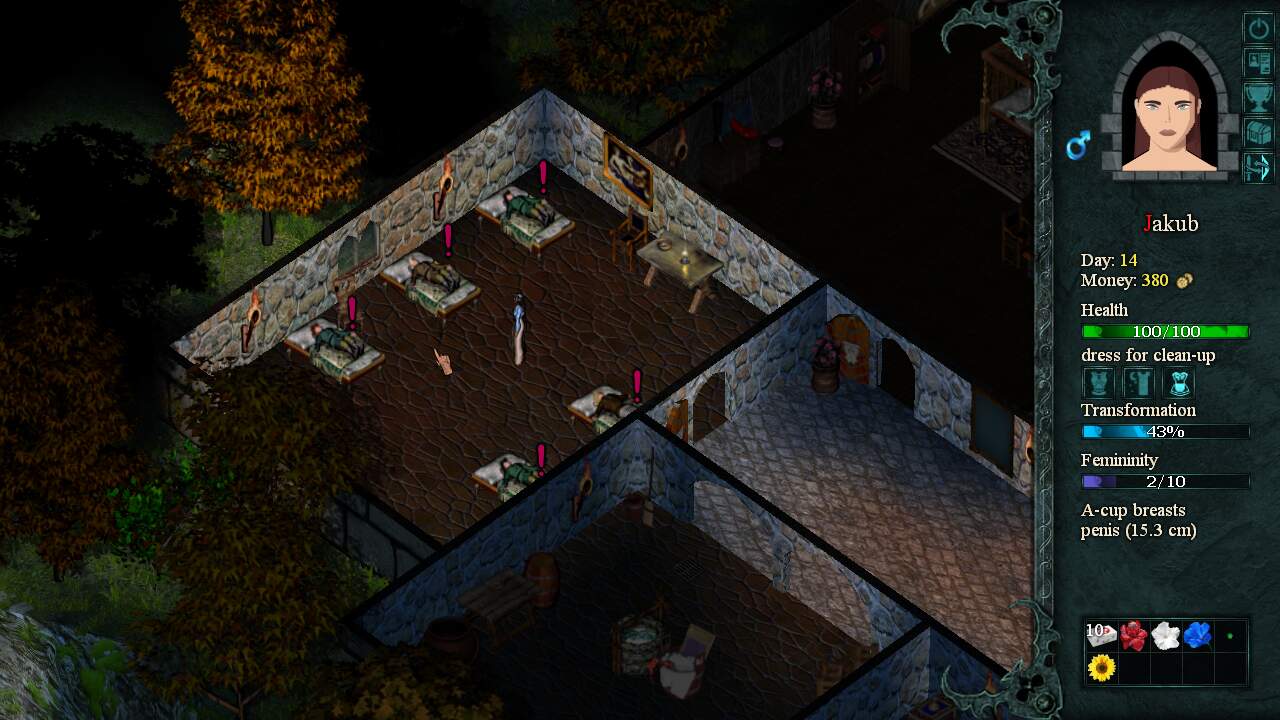Select the red flower inventory slot
This screenshot has width=1280, height=720.
point(1134,635)
